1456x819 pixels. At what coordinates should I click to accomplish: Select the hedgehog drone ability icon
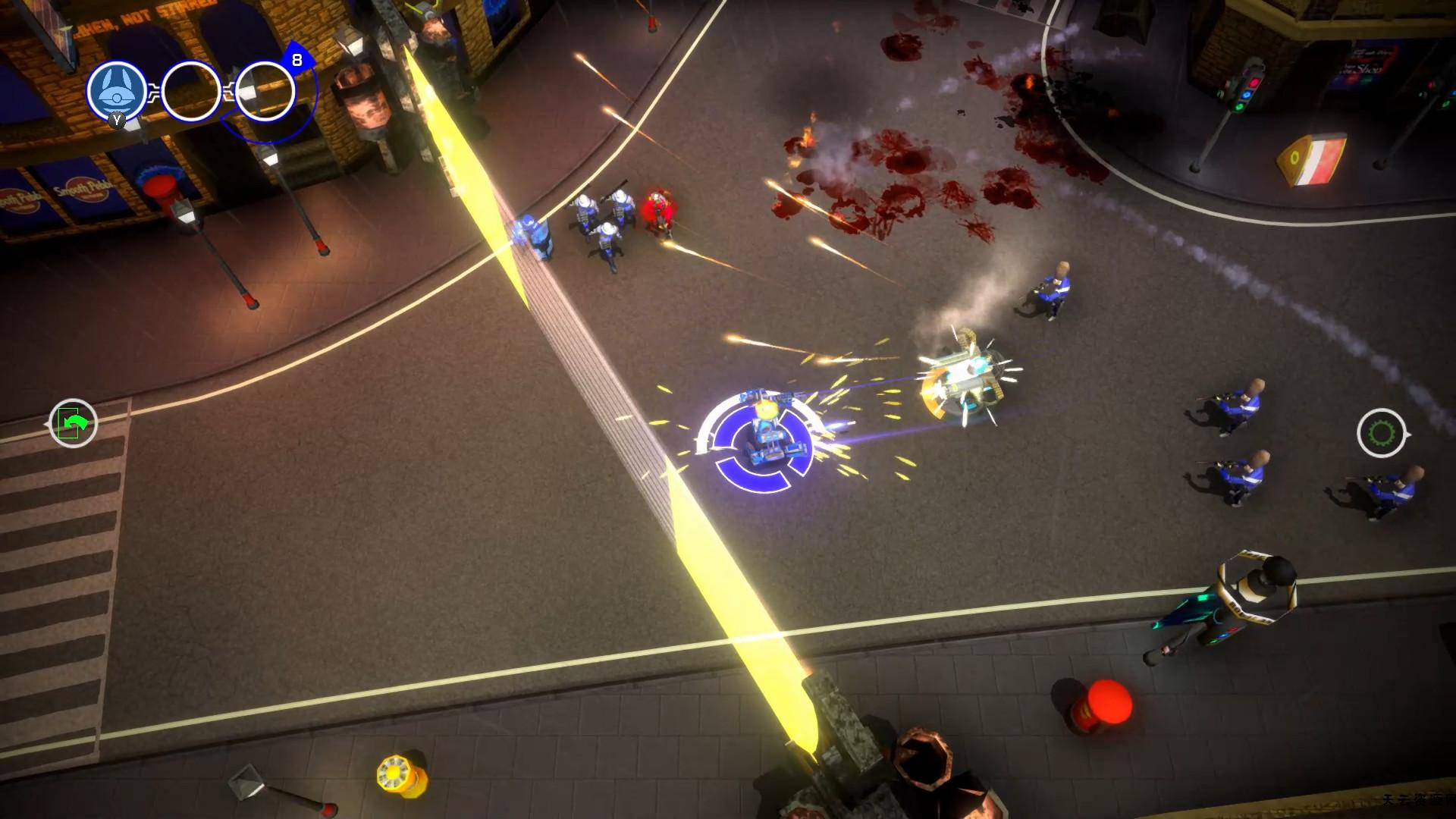115,91
